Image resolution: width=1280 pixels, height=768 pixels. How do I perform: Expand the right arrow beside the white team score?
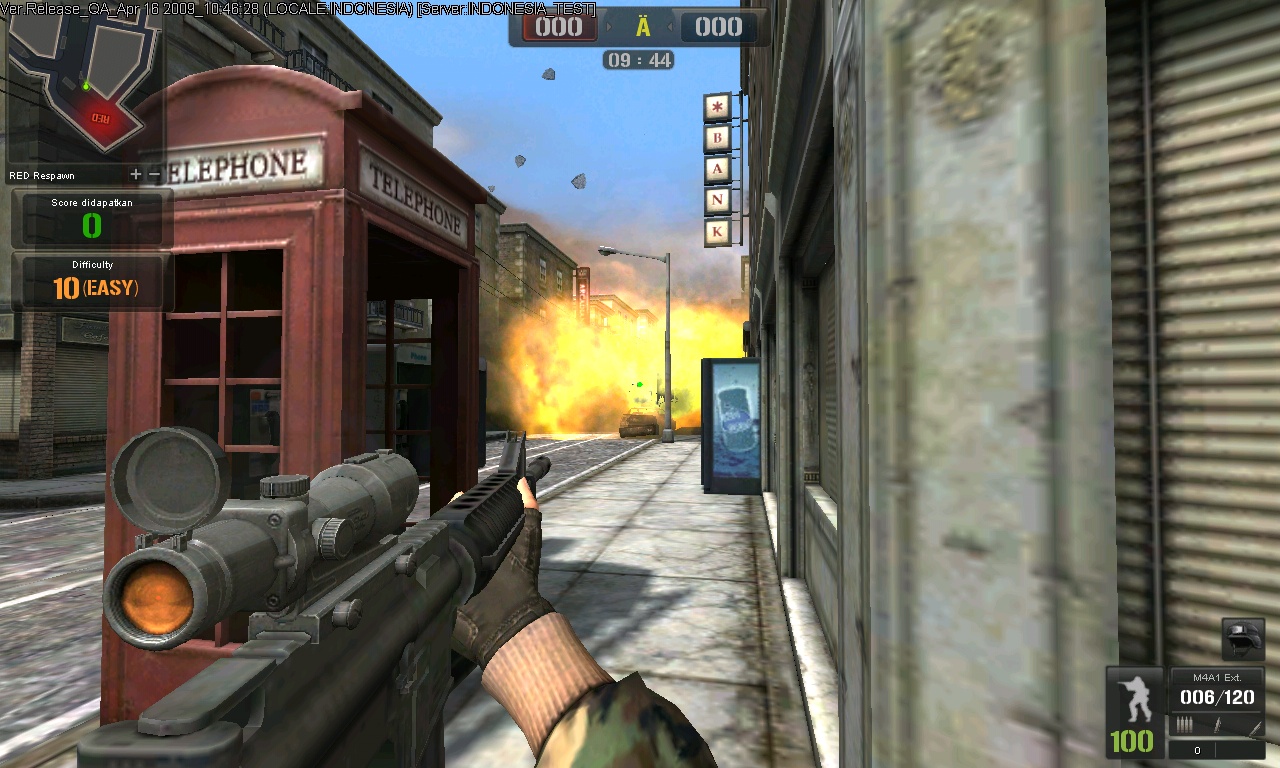tap(672, 26)
